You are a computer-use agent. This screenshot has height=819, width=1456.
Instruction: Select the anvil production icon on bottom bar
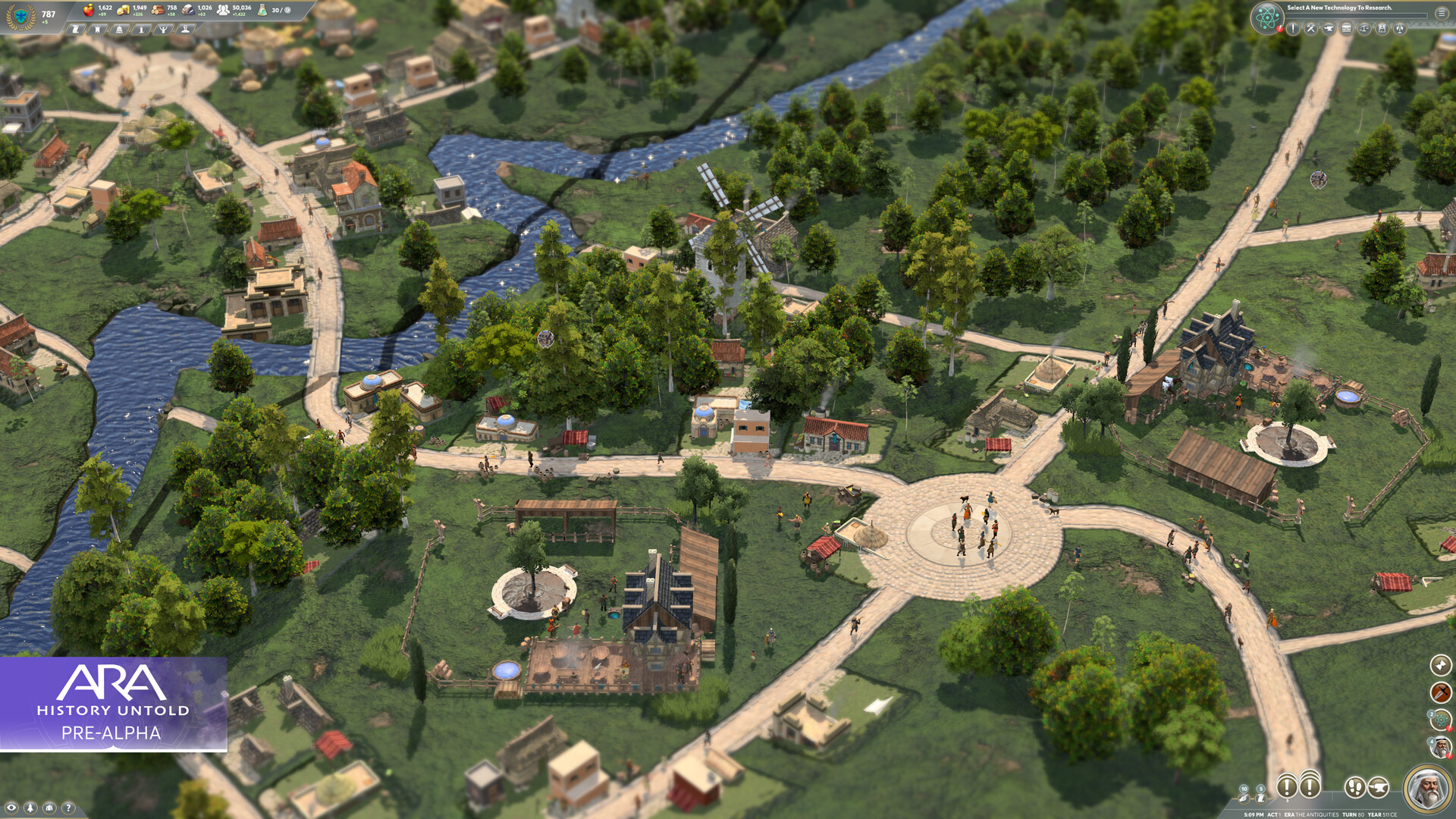pyautogui.click(x=1378, y=789)
